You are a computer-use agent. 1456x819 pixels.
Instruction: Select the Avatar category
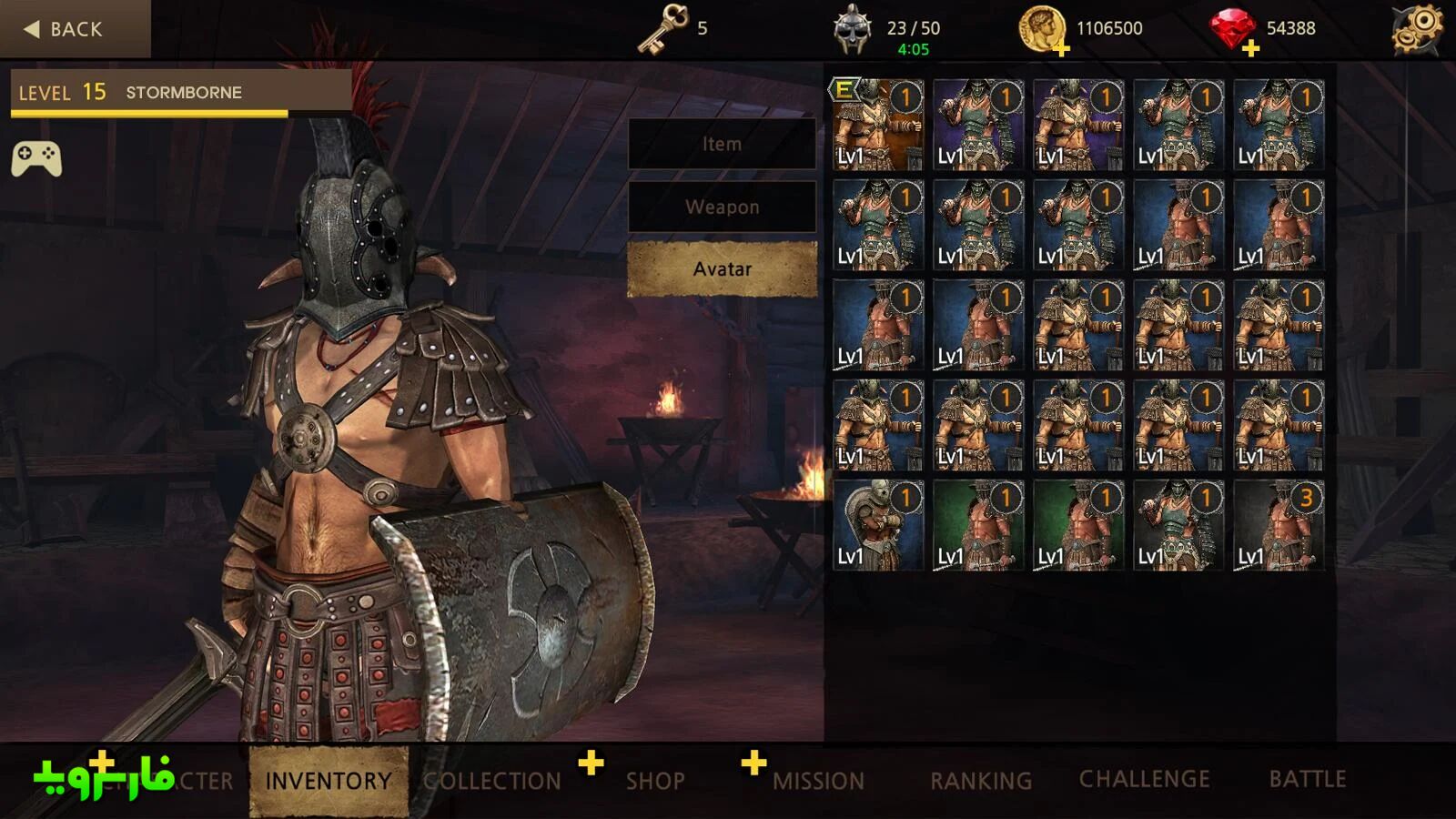pos(722,269)
